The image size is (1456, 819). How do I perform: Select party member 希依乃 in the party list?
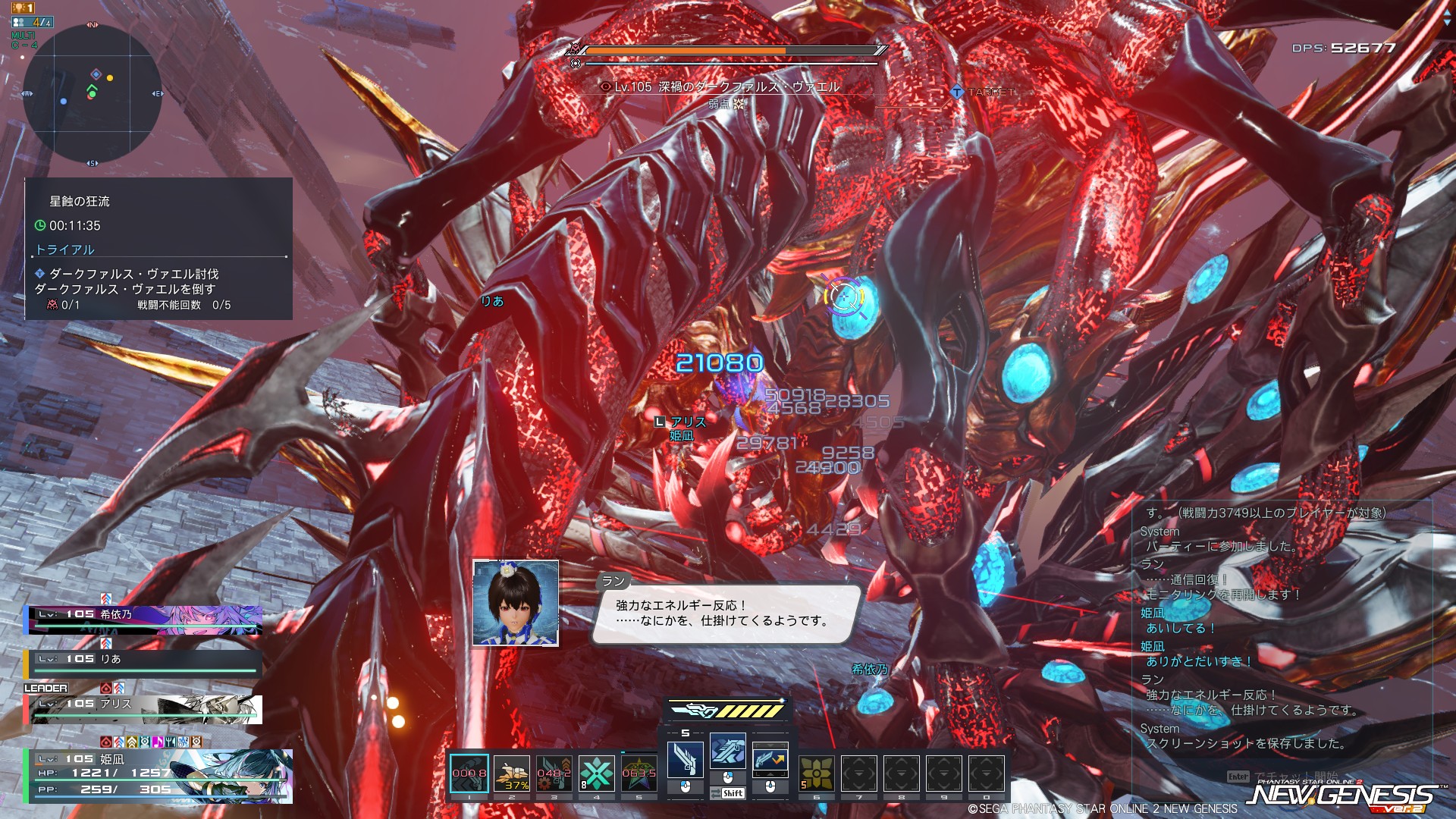144,618
